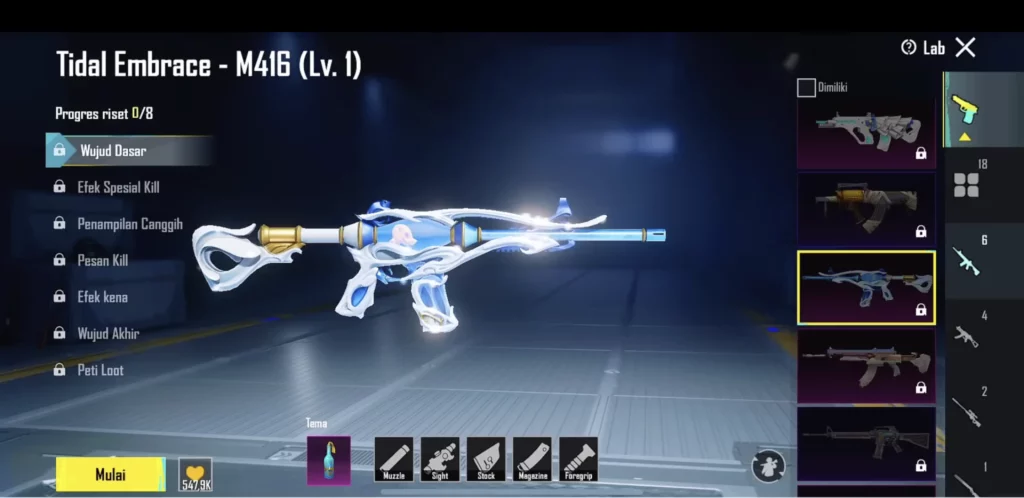Select the Pesan Kill entry
The width and height of the screenshot is (1024, 498).
(102, 260)
